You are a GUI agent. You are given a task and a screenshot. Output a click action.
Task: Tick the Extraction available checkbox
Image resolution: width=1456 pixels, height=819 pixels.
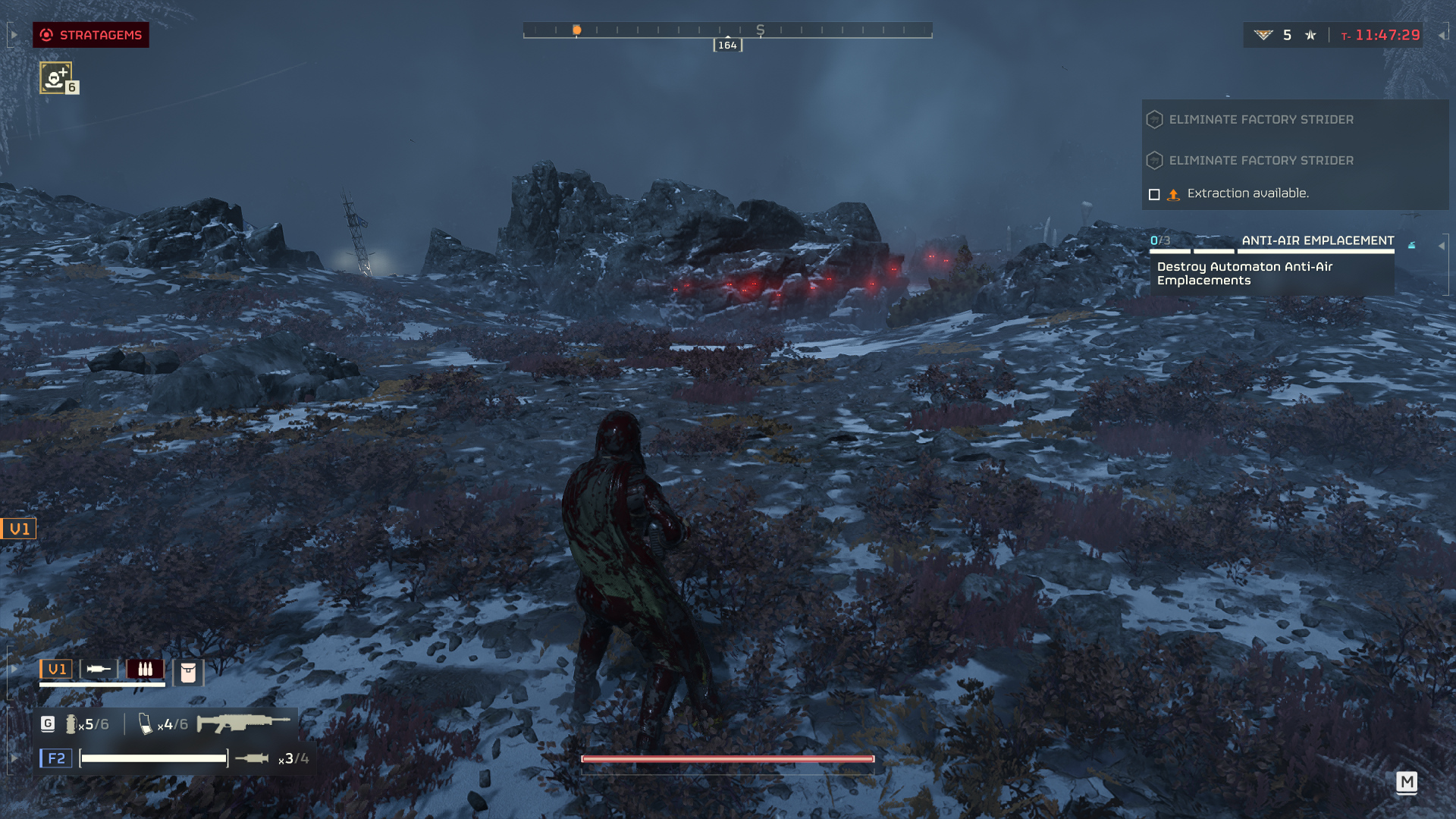pos(1154,195)
